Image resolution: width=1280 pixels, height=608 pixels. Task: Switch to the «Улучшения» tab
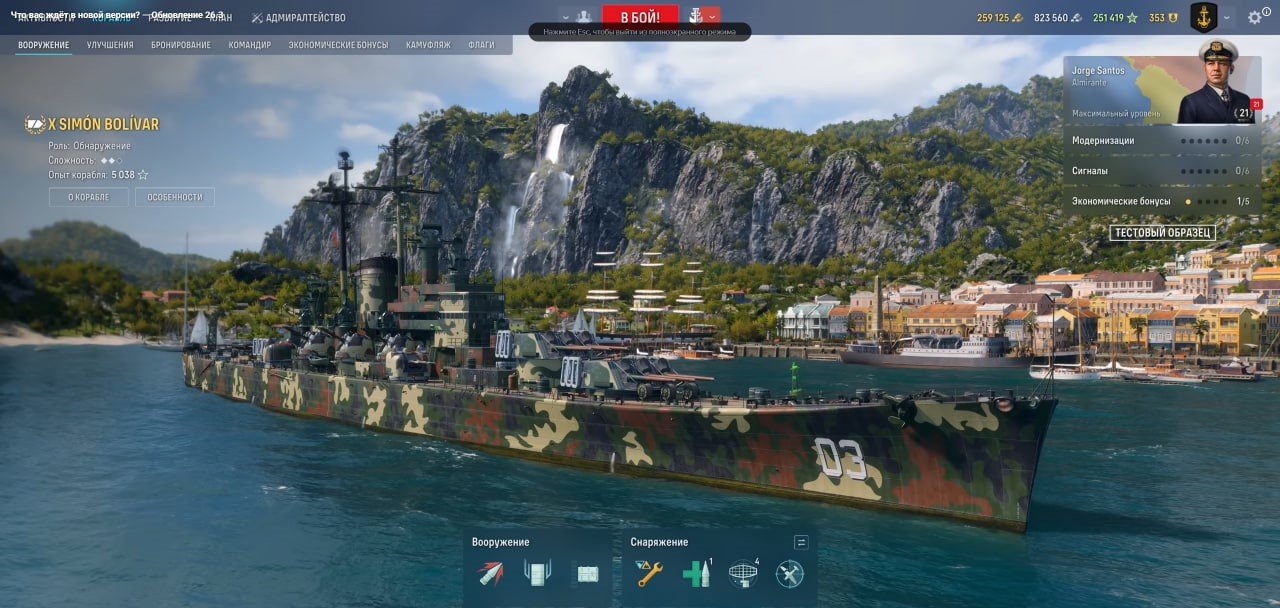tap(110, 45)
